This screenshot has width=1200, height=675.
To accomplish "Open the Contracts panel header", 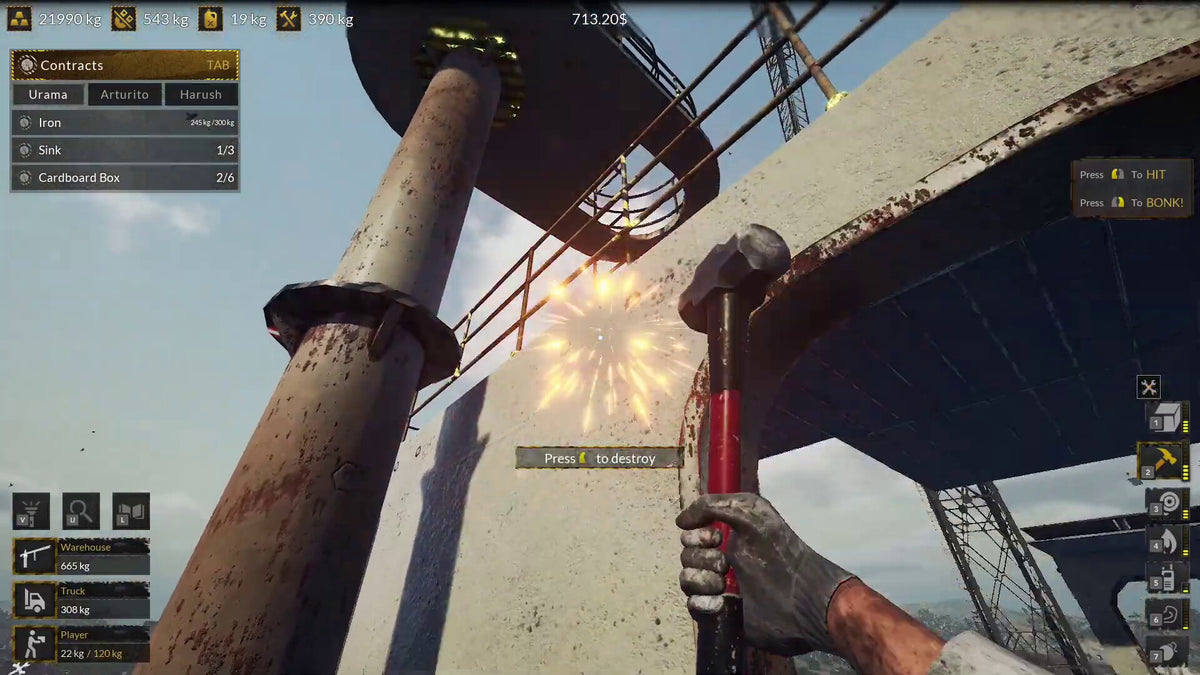I will click(125, 65).
